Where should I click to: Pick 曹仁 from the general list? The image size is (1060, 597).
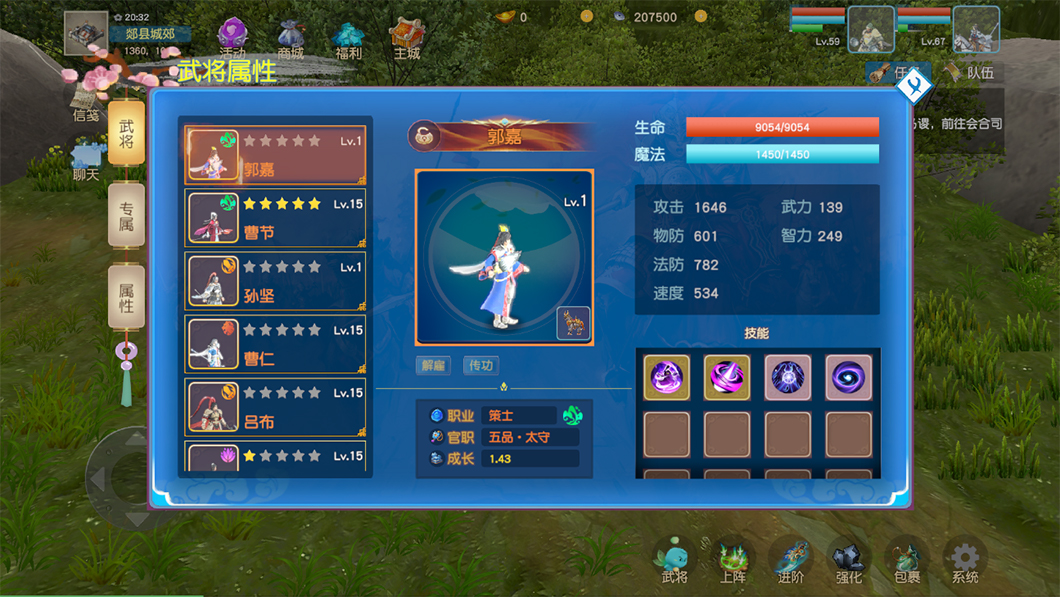point(275,344)
